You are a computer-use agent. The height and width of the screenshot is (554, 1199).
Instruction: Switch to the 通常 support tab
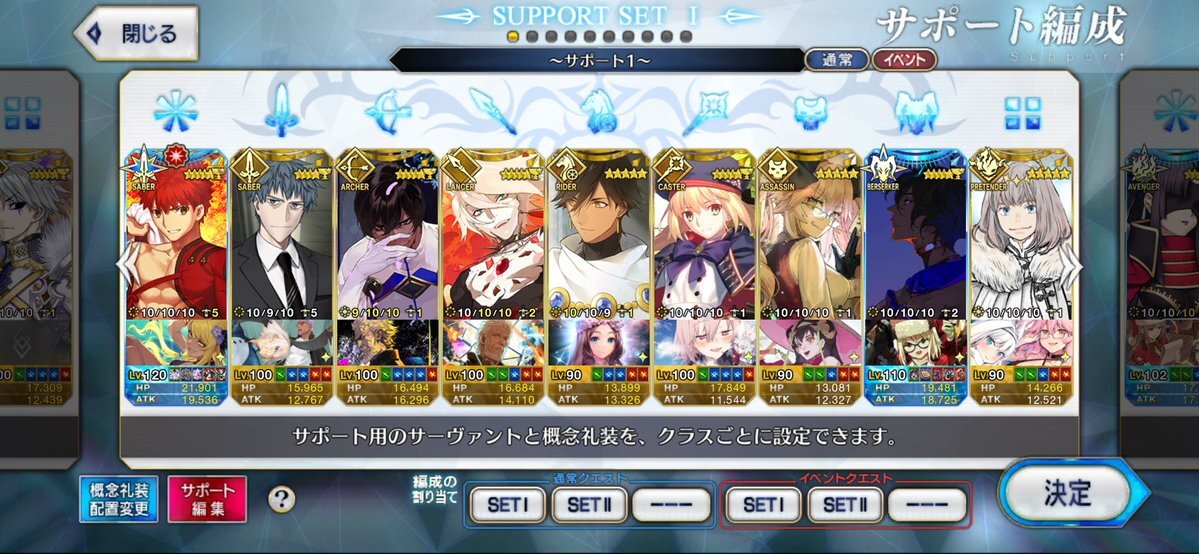tap(836, 60)
